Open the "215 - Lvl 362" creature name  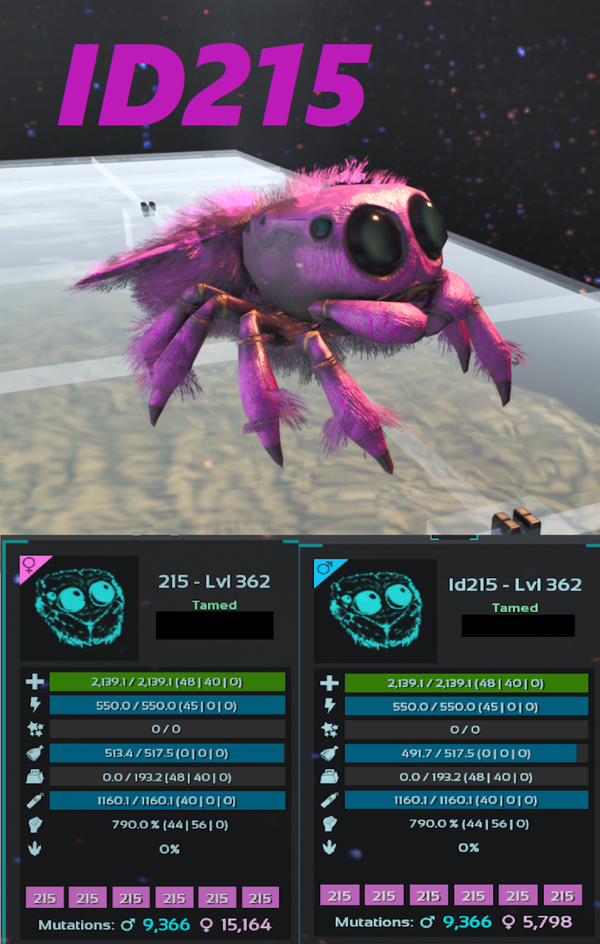(214, 581)
